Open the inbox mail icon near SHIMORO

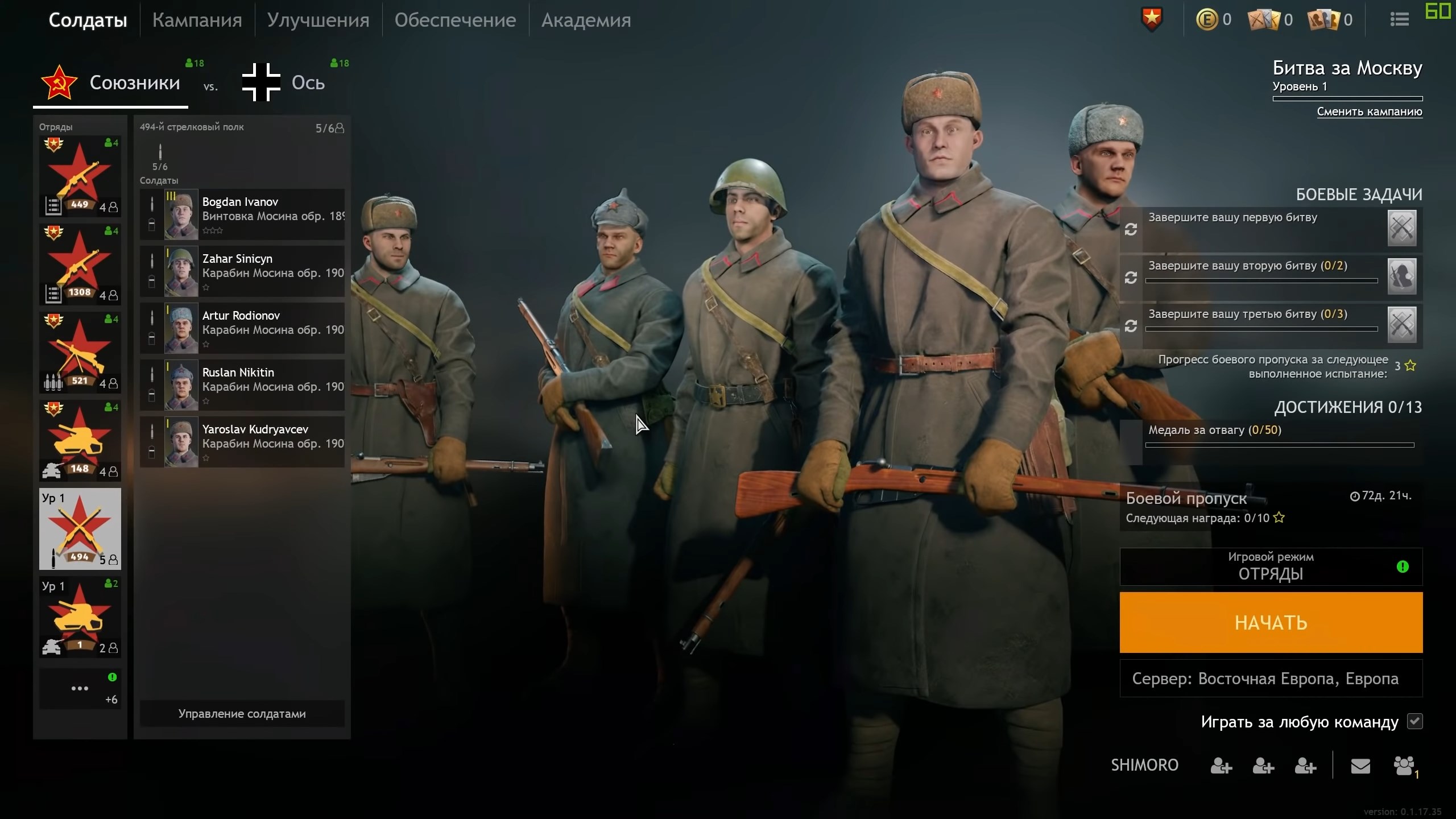click(1360, 765)
